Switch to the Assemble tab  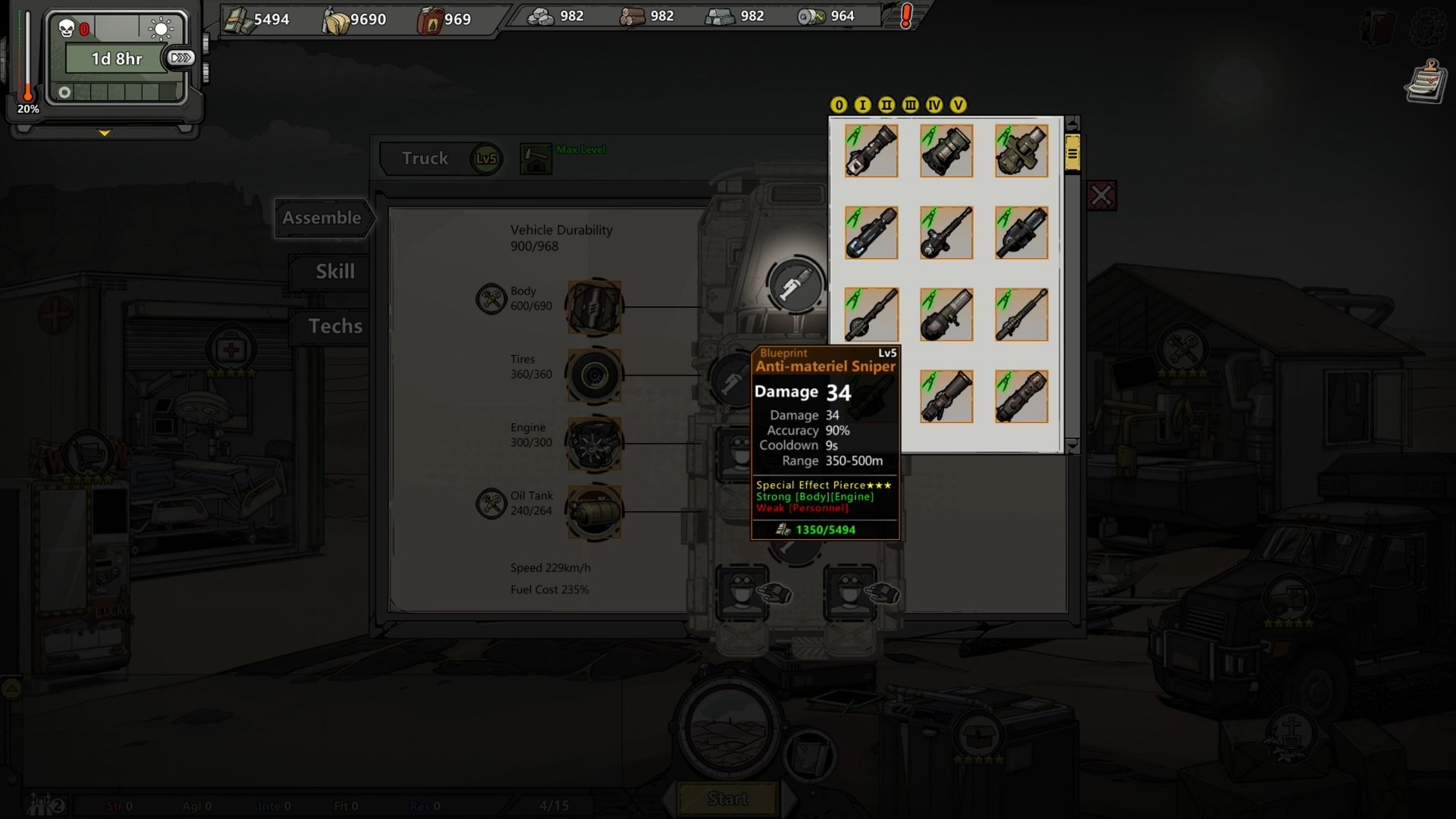[x=322, y=218]
